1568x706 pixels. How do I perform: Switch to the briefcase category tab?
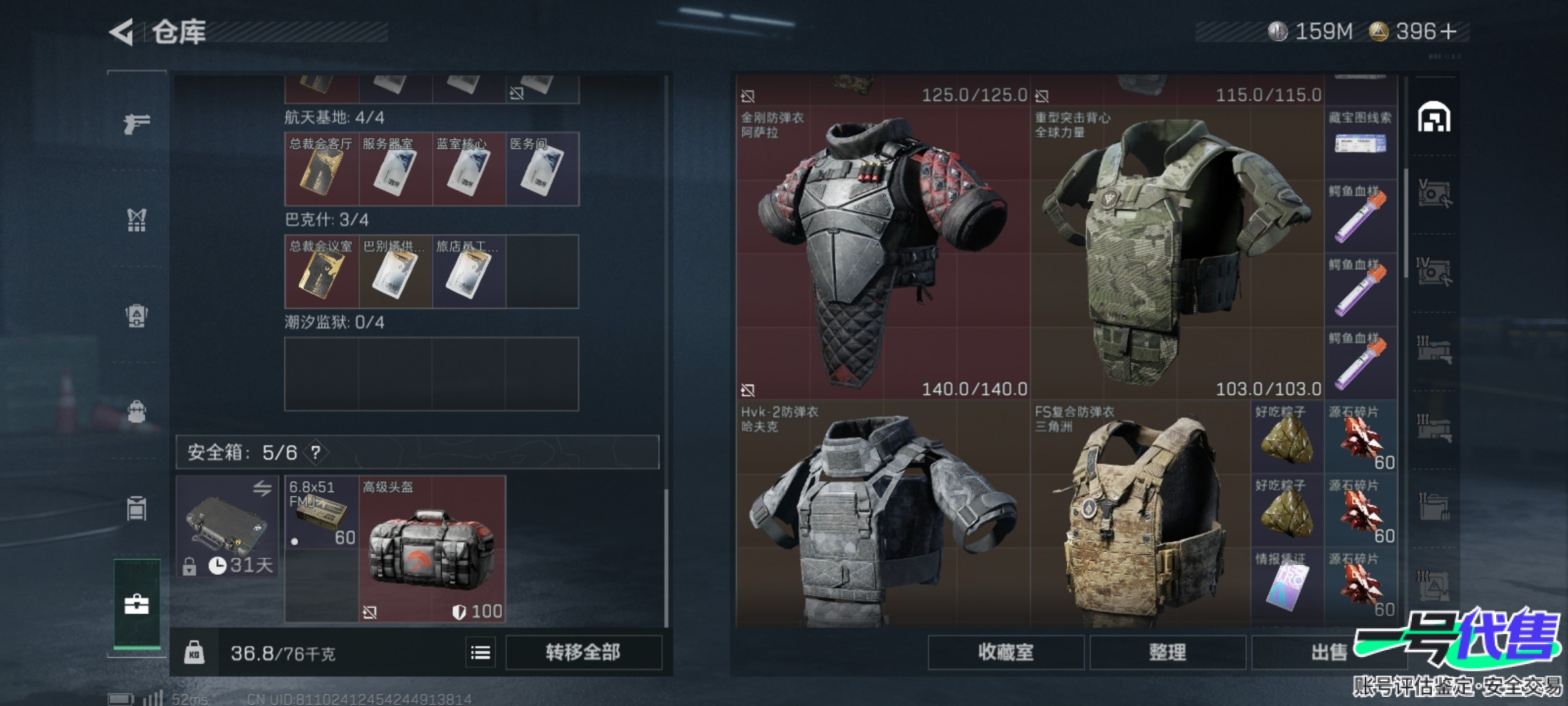coord(137,605)
